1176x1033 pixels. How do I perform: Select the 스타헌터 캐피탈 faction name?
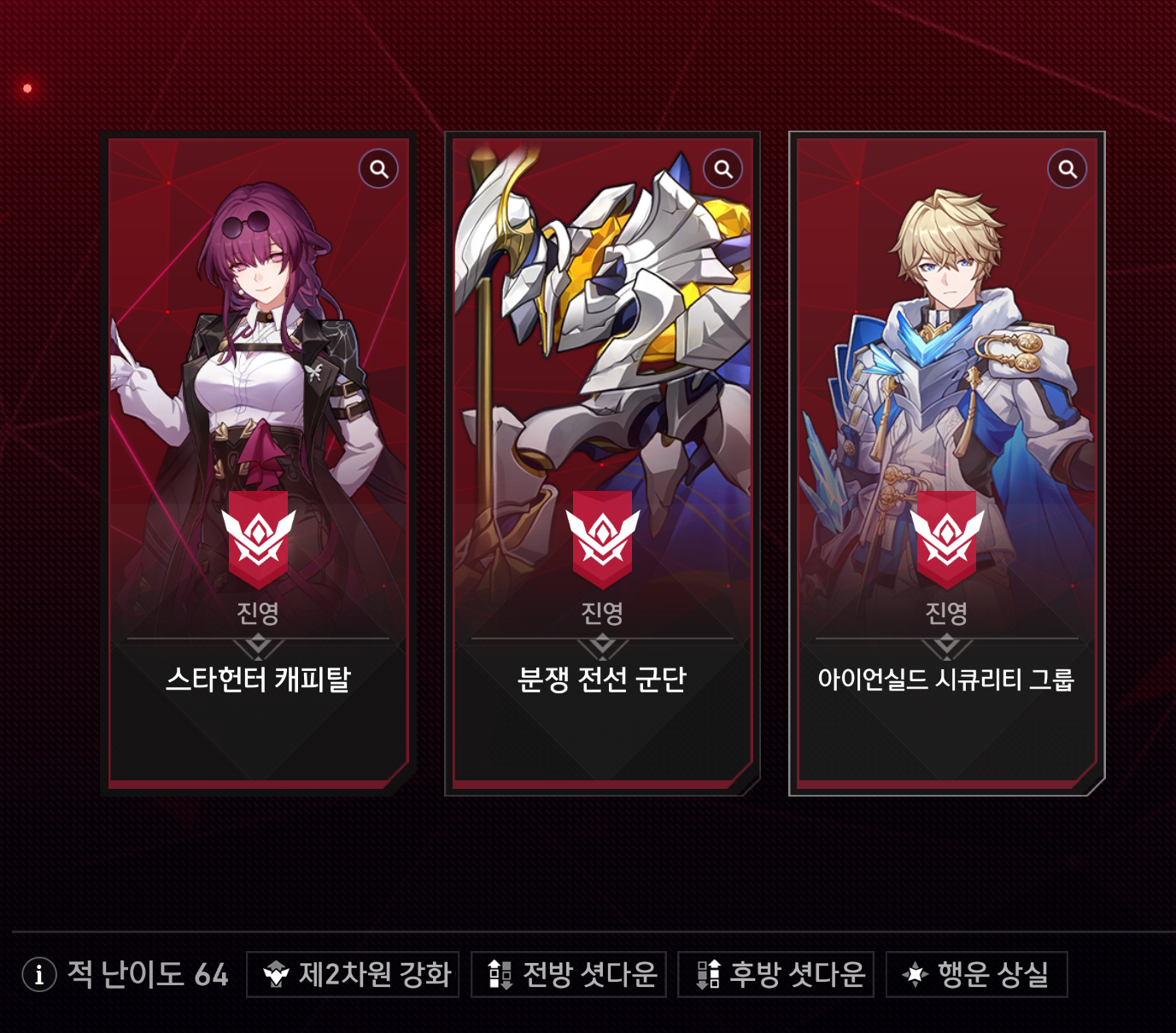[259, 680]
